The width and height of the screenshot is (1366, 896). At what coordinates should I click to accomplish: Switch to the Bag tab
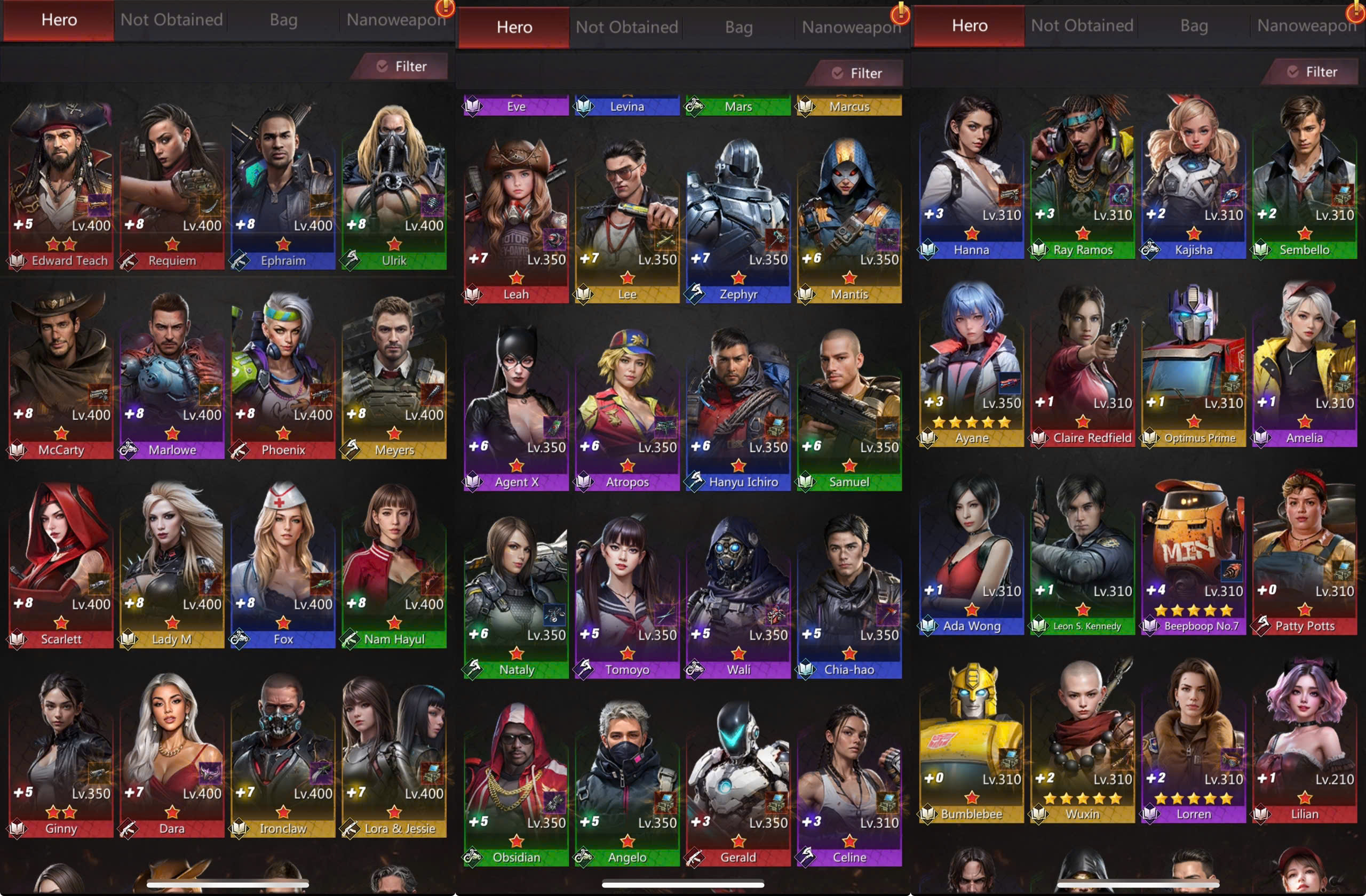pos(283,19)
